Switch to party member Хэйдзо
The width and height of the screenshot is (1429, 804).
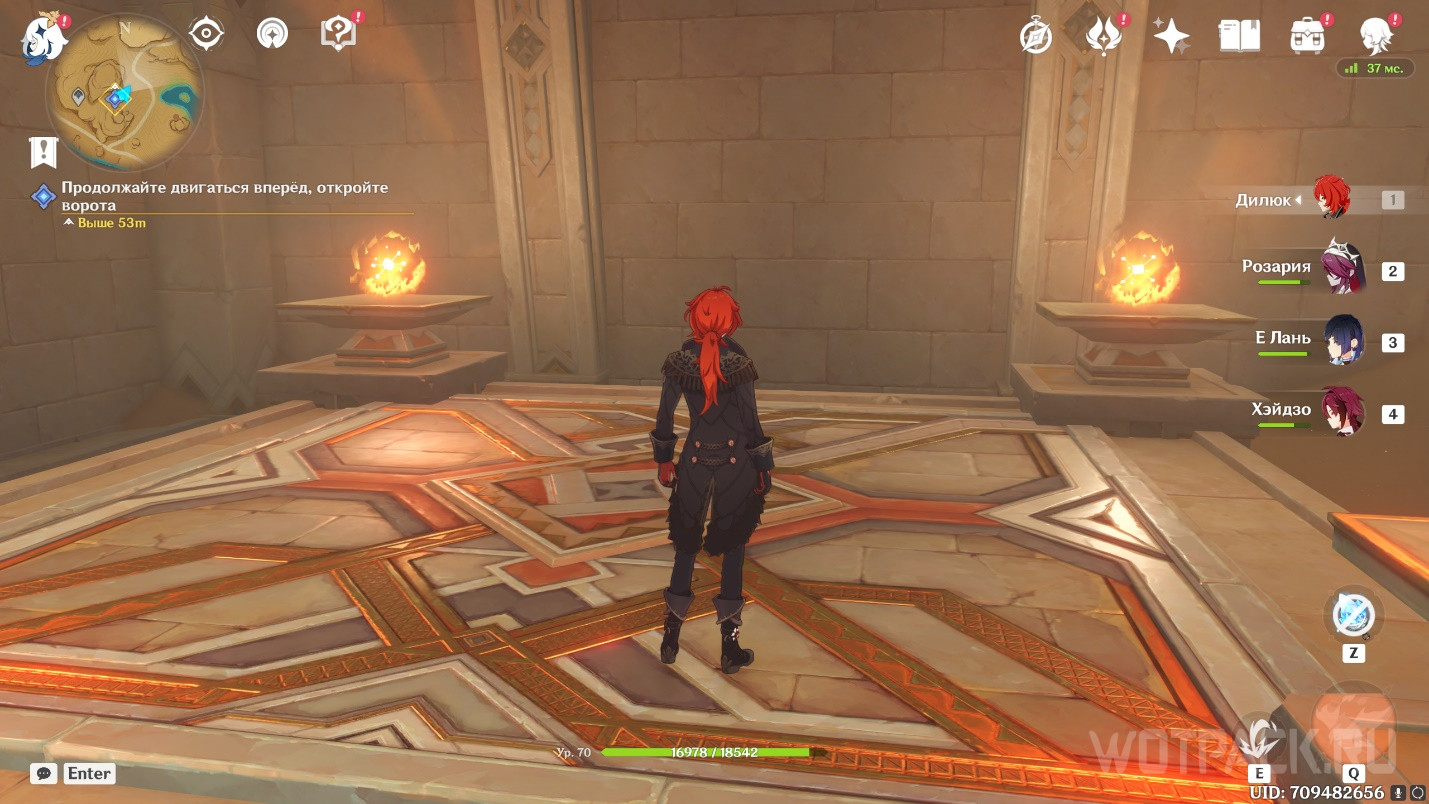[1340, 413]
